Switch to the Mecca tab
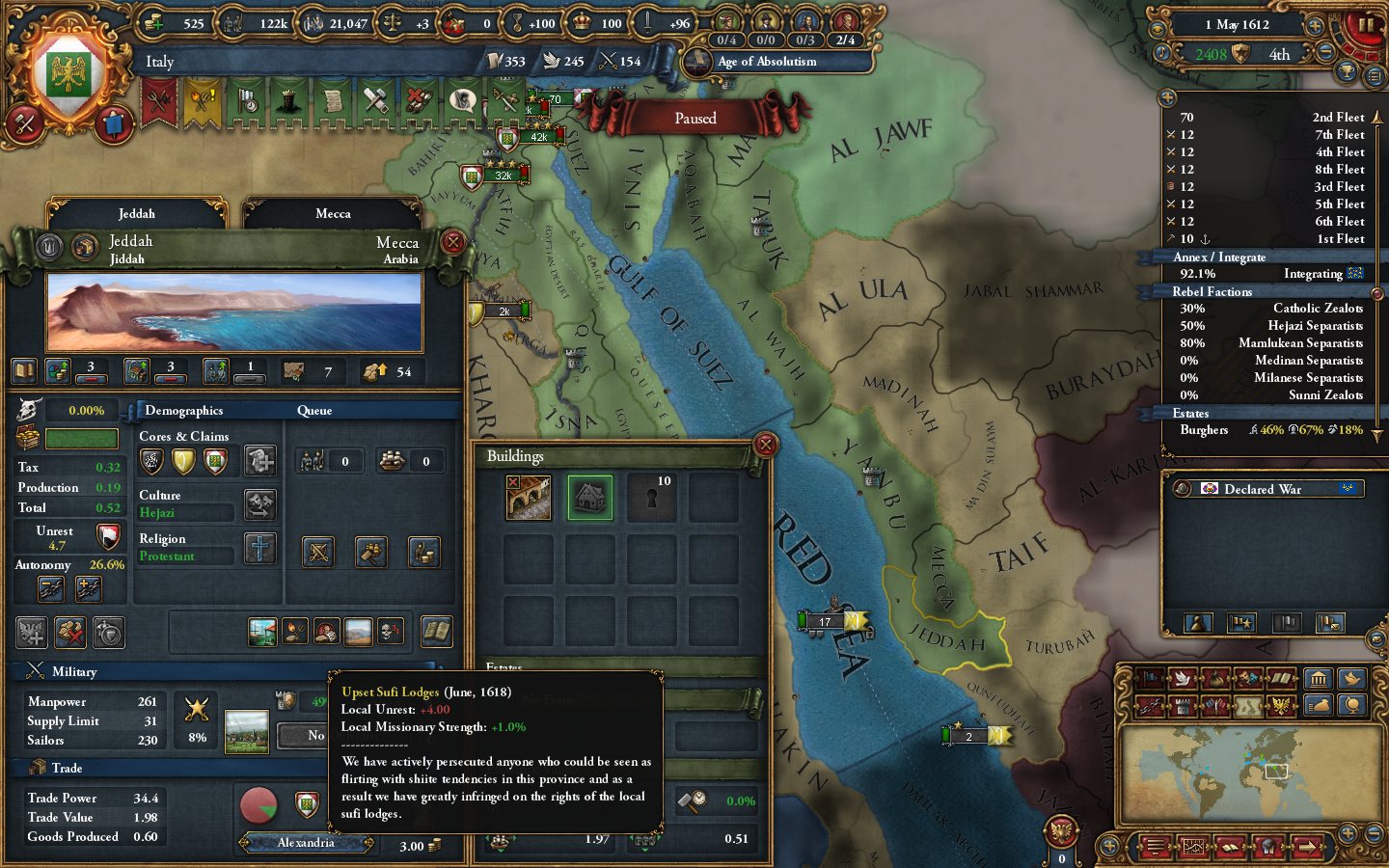 tap(332, 213)
